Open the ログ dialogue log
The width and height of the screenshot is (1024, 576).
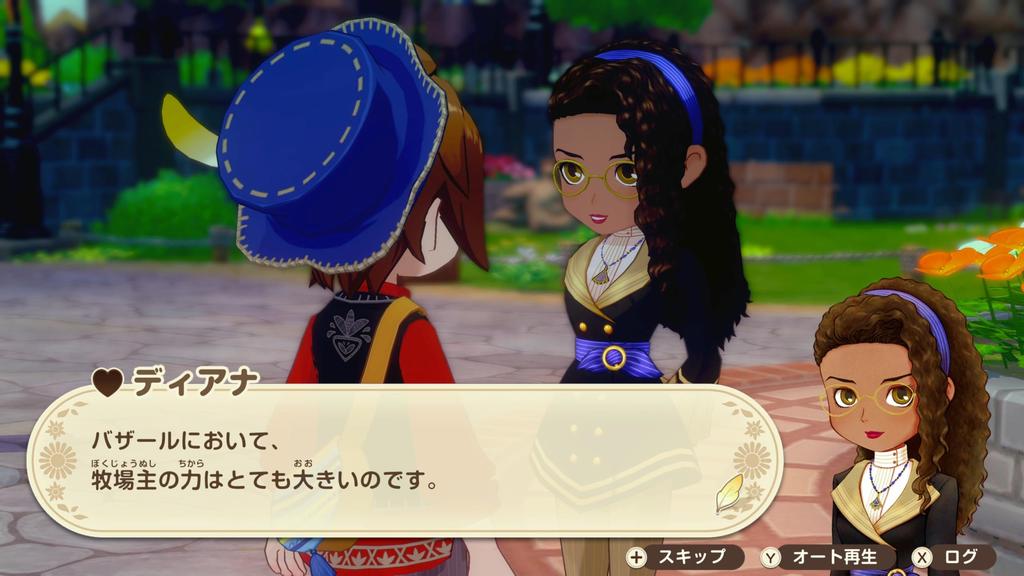tap(951, 557)
